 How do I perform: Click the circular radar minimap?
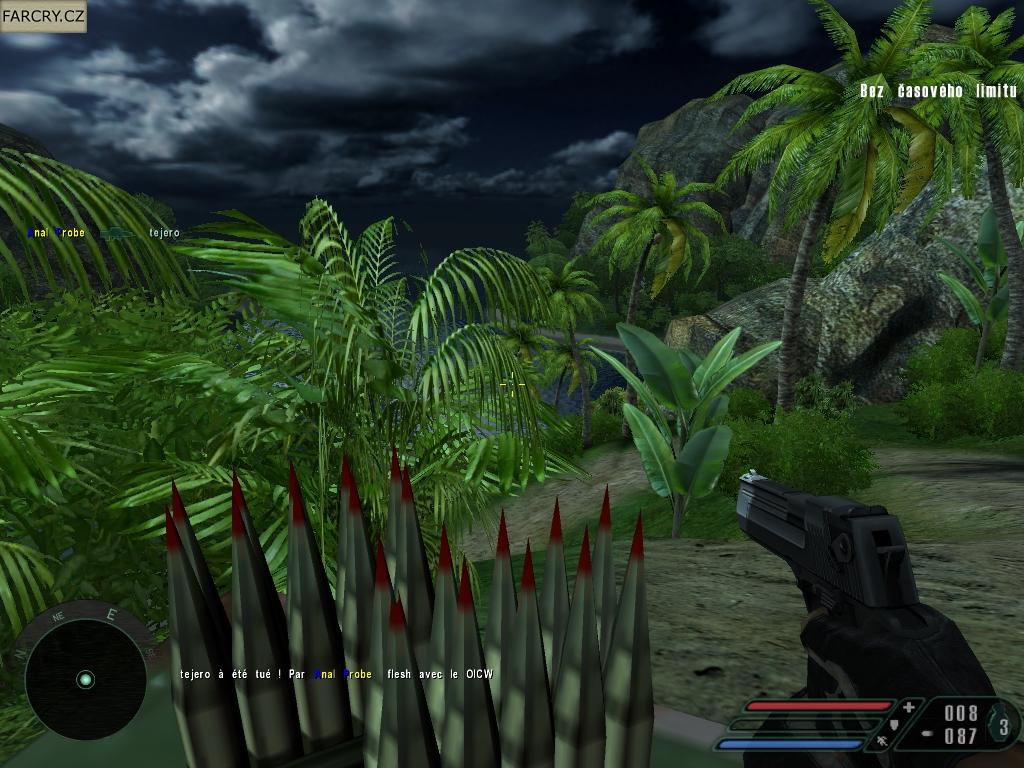(x=84, y=680)
